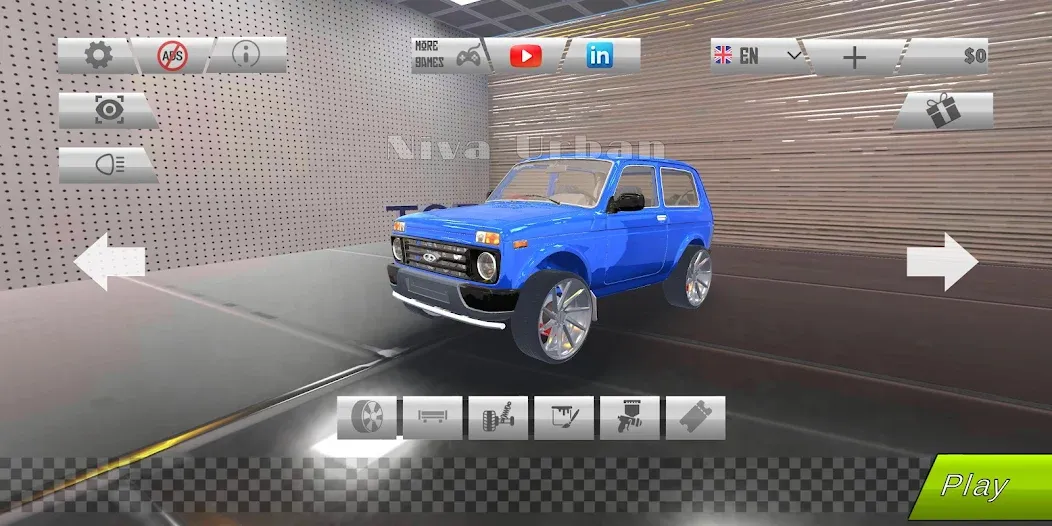
Task: Visit the LinkedIn page
Action: tap(600, 56)
